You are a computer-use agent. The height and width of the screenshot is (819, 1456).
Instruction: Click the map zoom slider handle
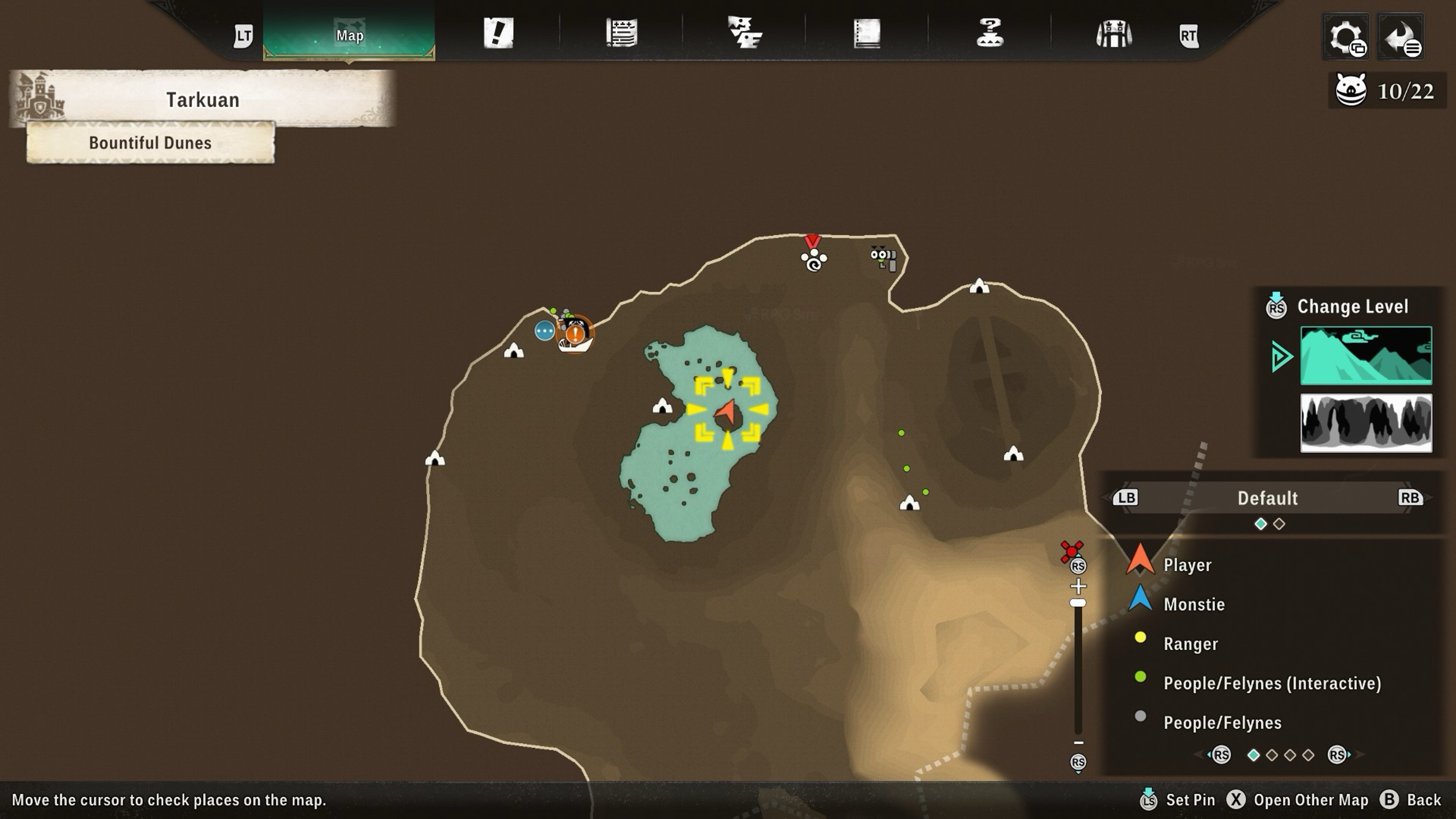[1078, 603]
